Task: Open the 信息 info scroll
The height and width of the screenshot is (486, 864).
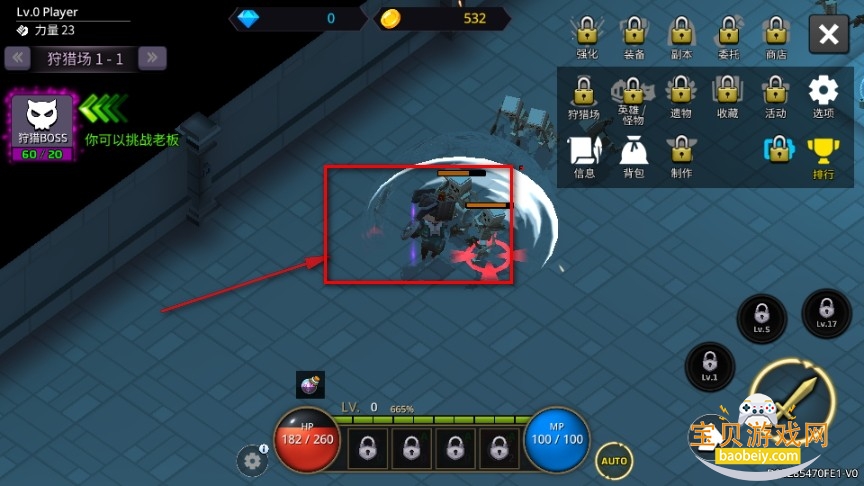Action: point(585,156)
